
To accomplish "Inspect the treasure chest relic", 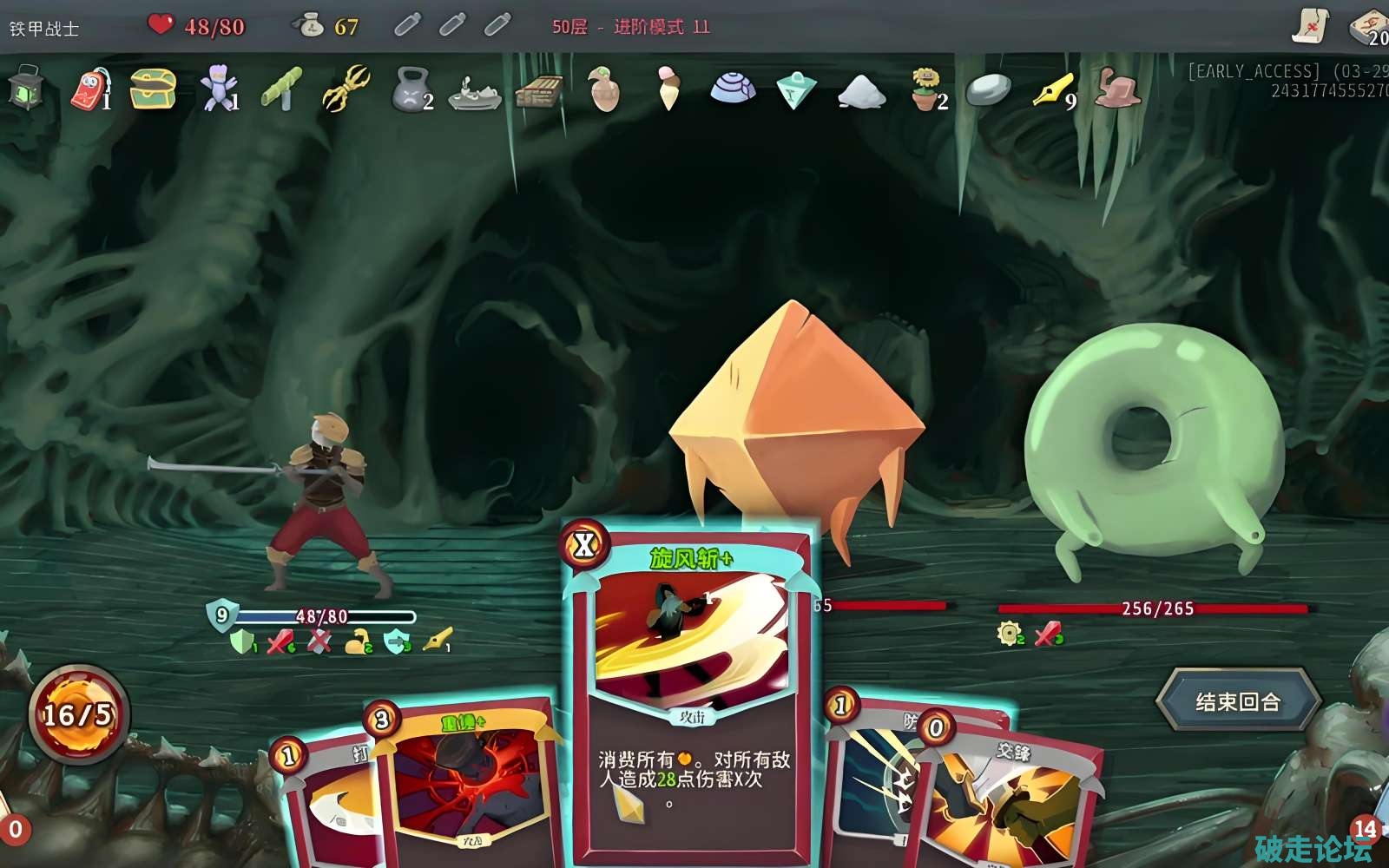I will pos(153,89).
